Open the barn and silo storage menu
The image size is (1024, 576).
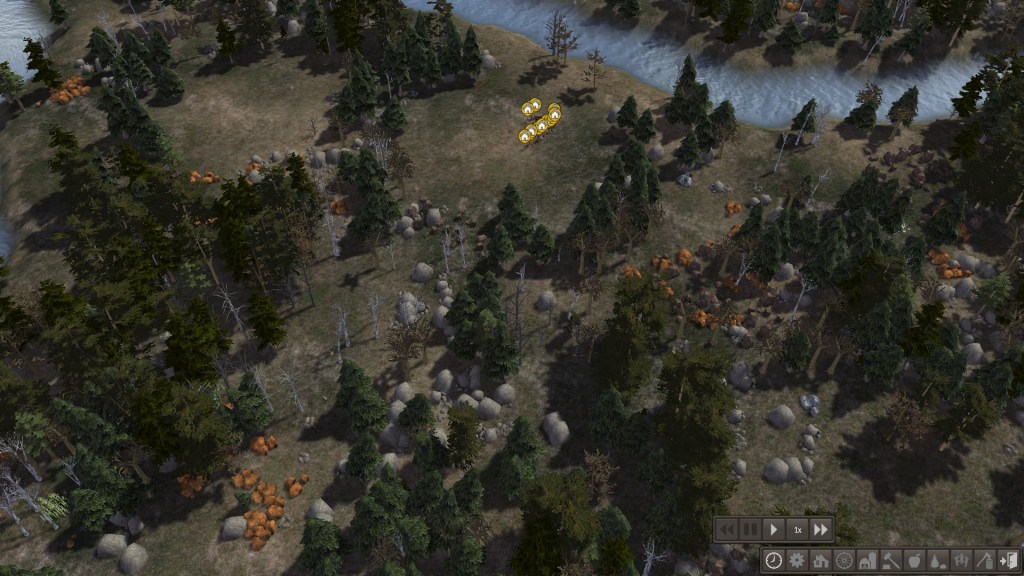coord(867,560)
